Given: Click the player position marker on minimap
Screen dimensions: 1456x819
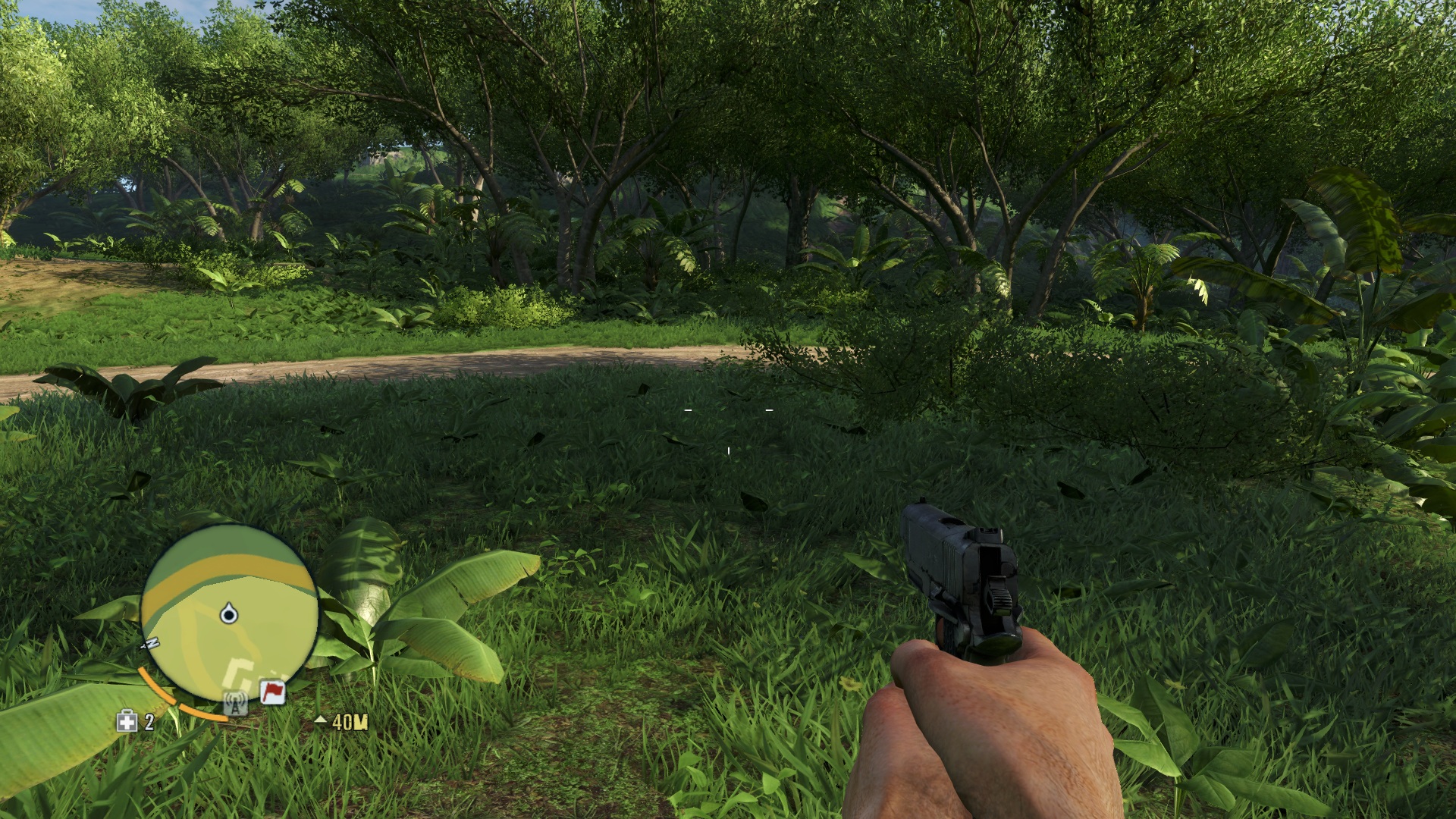Looking at the screenshot, I should point(228,613).
